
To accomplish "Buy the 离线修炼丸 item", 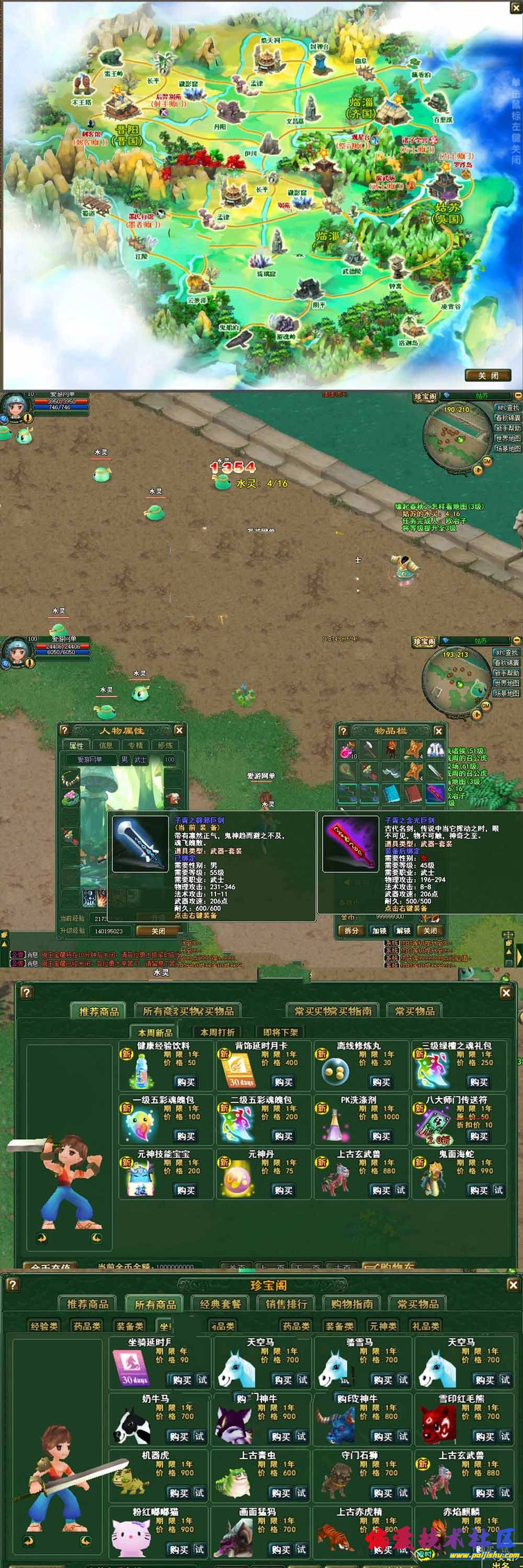I will tap(381, 1081).
